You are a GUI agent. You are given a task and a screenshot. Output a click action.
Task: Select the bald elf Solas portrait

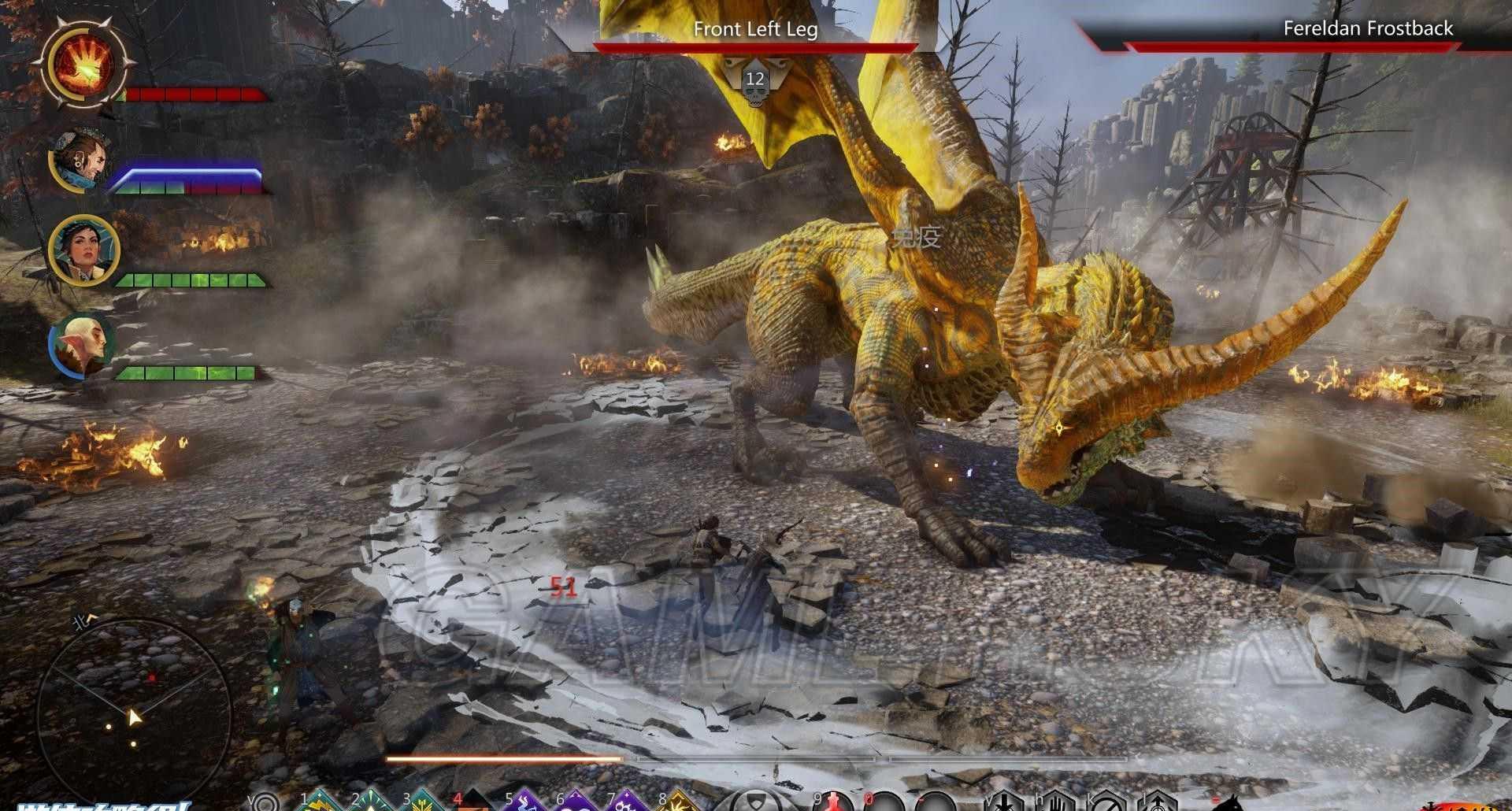click(82, 346)
